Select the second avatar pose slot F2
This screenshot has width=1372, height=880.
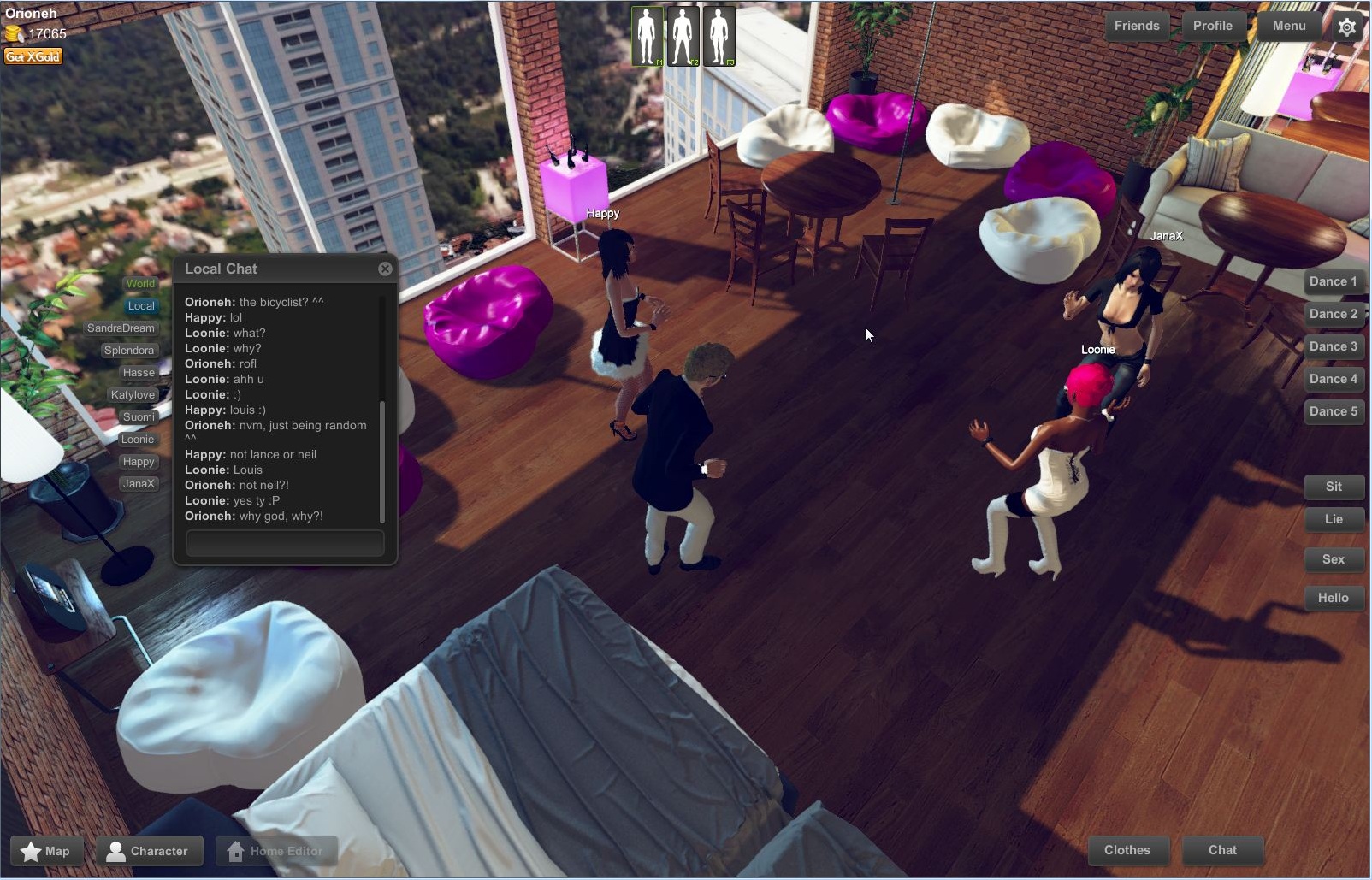tap(683, 35)
